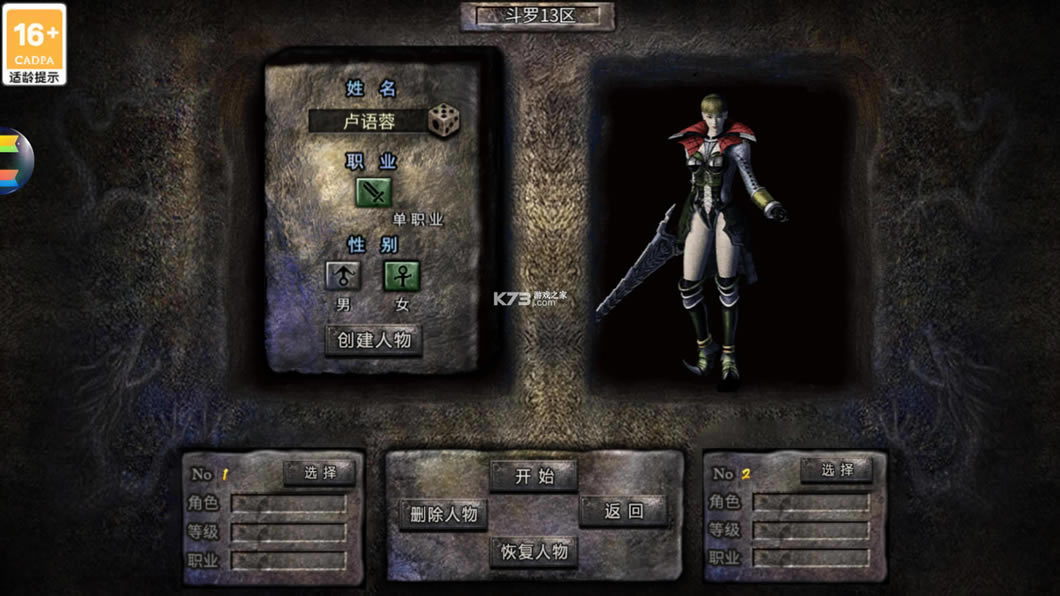This screenshot has width=1060, height=596.
Task: Edit the character name field 卢语蓉
Action: (x=367, y=122)
